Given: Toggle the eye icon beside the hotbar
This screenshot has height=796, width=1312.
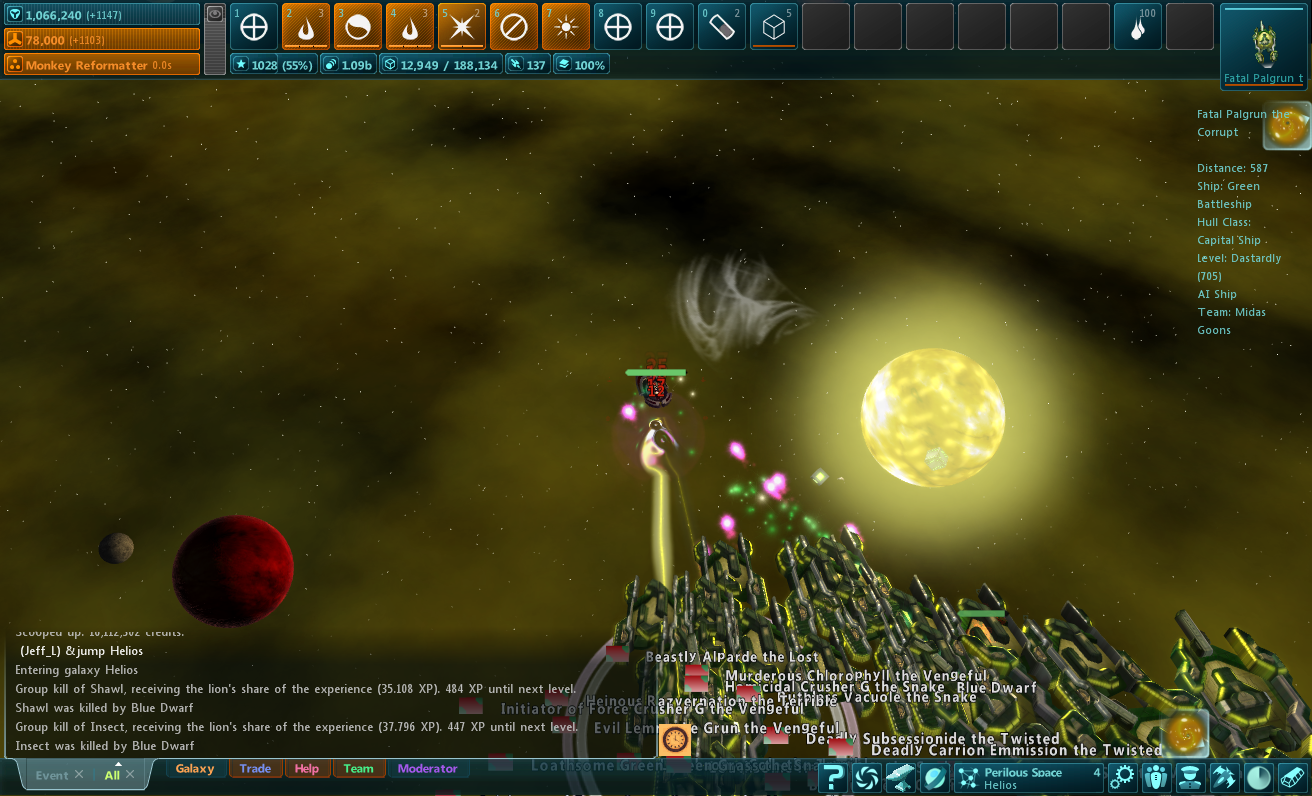Looking at the screenshot, I should (215, 14).
